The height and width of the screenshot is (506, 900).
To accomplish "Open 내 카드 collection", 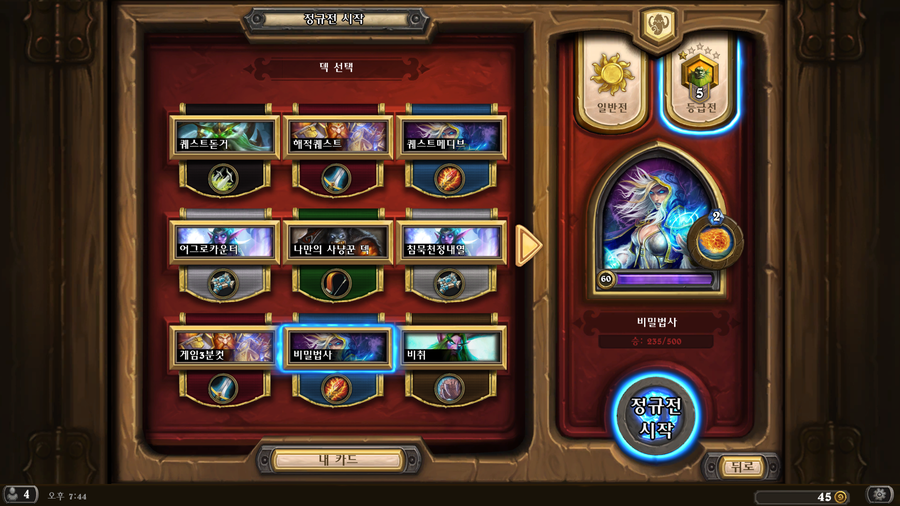I will (x=338, y=460).
